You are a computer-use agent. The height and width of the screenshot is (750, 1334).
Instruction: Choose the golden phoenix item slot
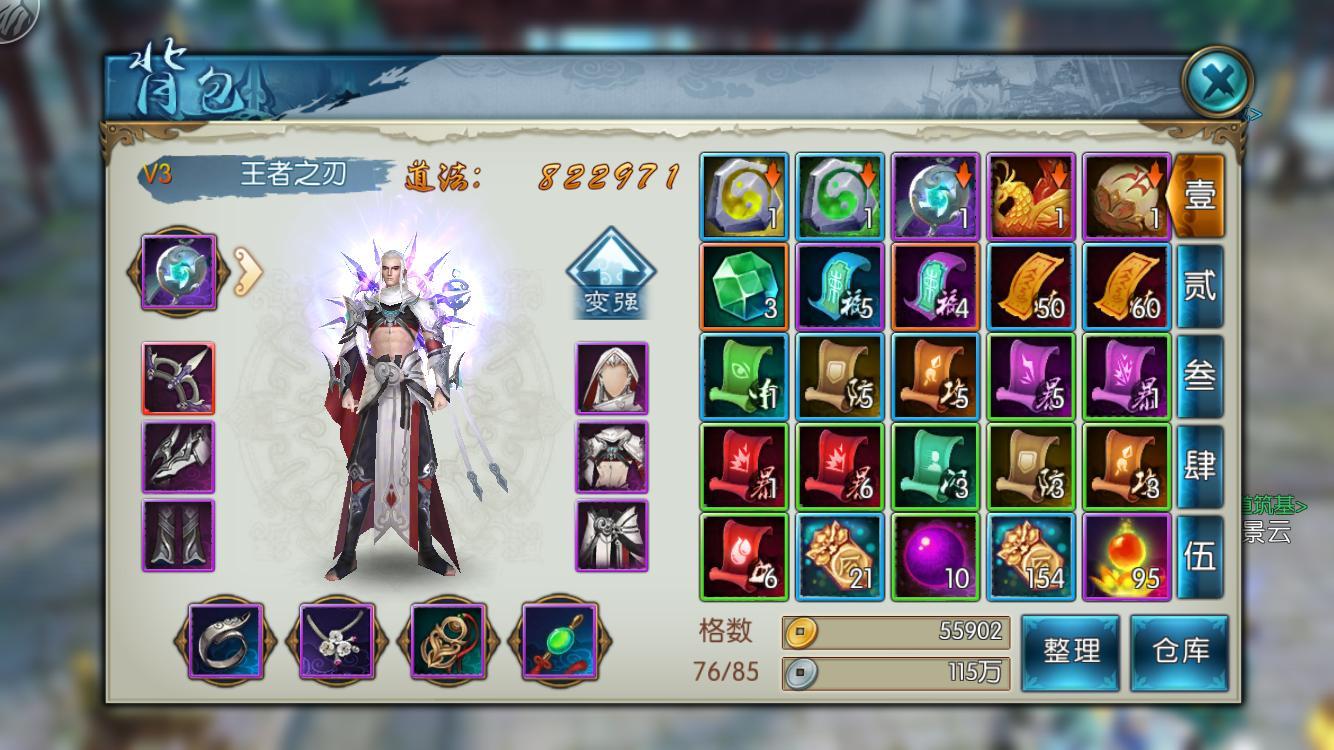(x=1031, y=197)
